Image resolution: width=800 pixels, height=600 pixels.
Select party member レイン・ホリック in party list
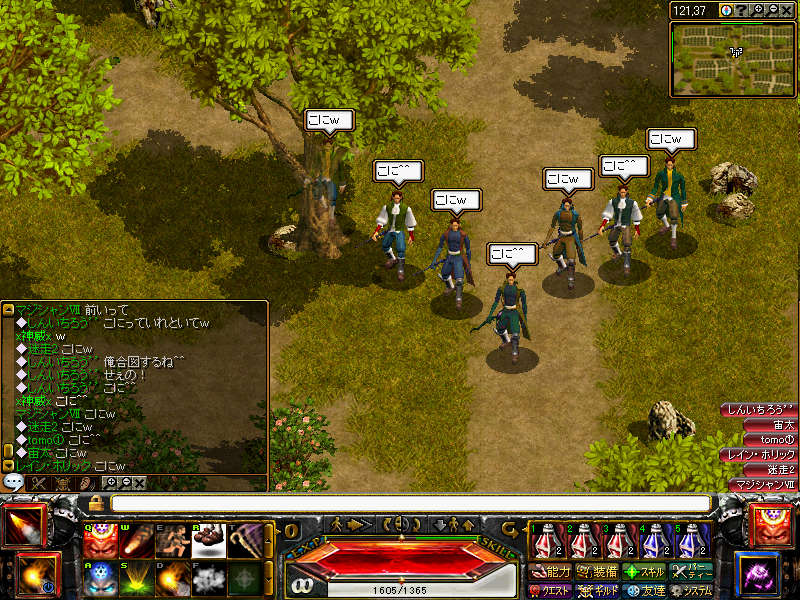[x=758, y=455]
